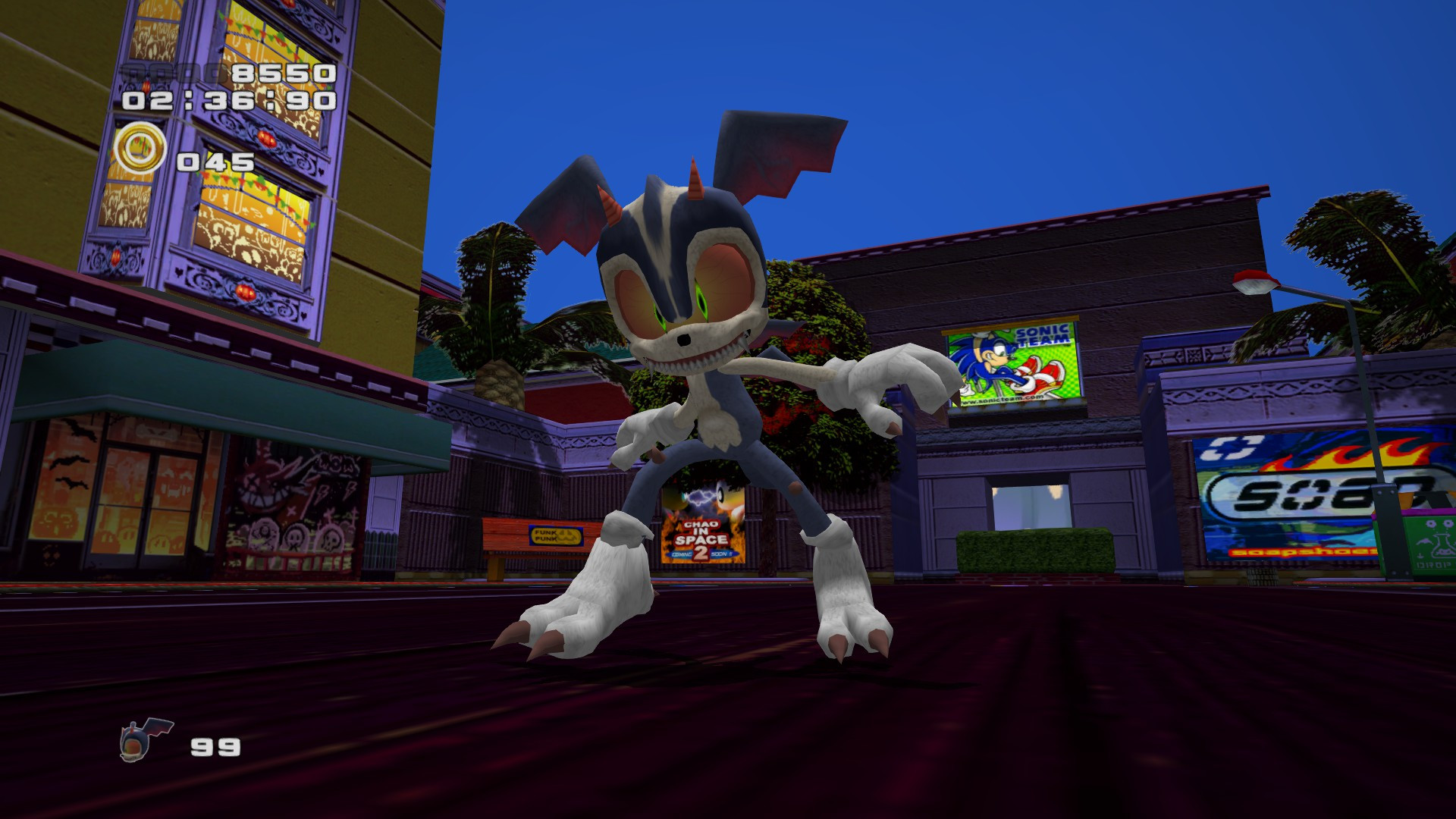The height and width of the screenshot is (819, 1456).
Task: Click the score display showing 8550
Action: click(282, 73)
